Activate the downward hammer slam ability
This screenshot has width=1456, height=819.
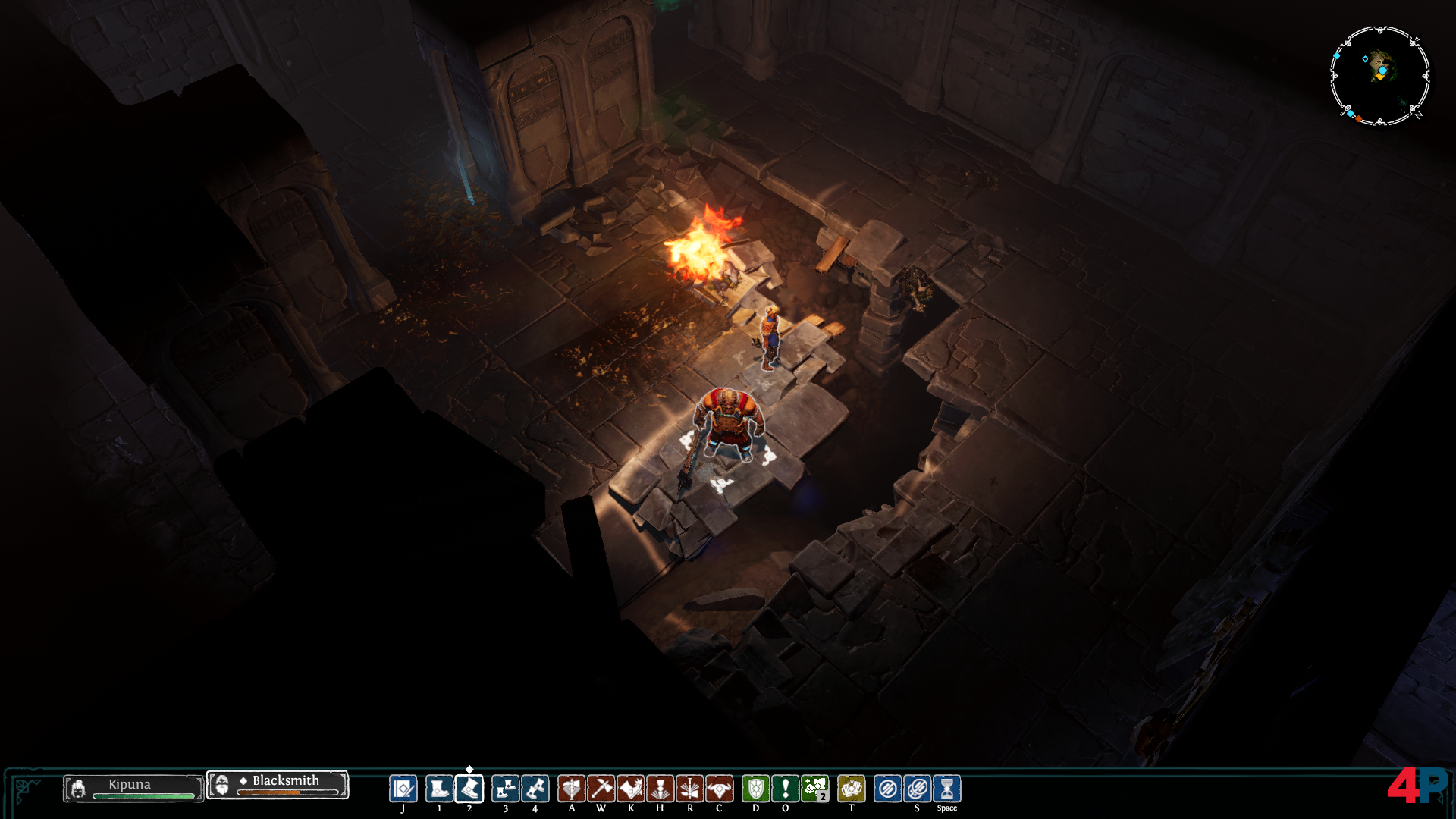pos(660,789)
